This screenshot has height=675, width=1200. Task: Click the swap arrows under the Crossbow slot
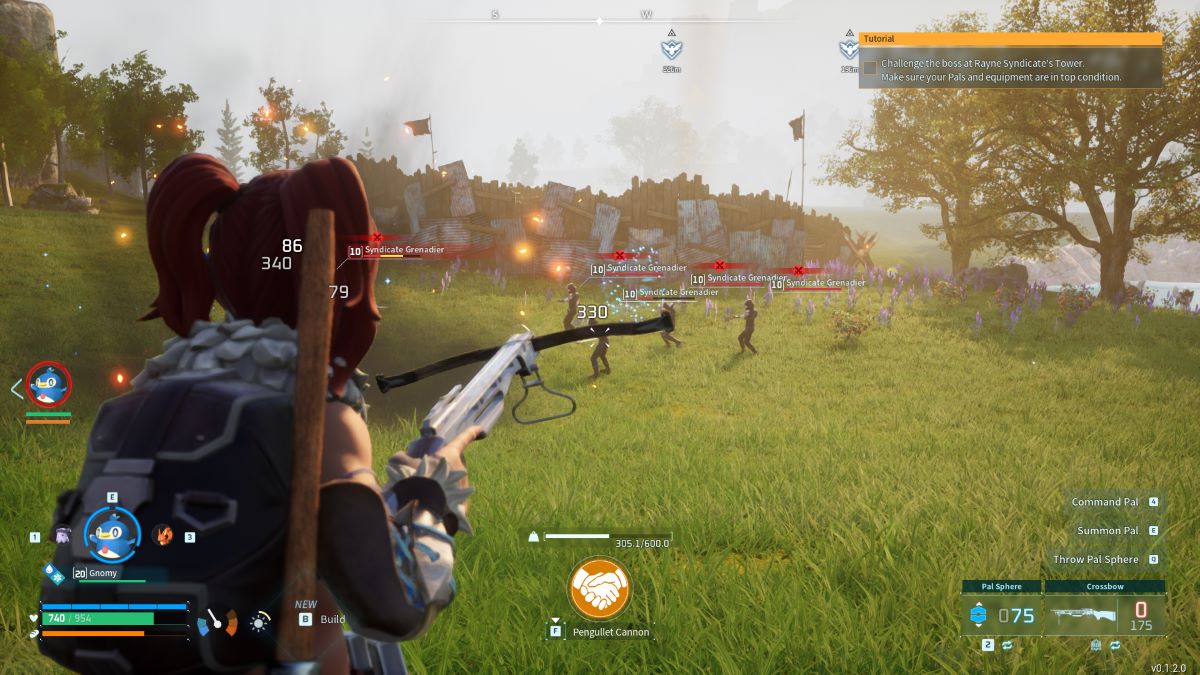pos(1114,646)
